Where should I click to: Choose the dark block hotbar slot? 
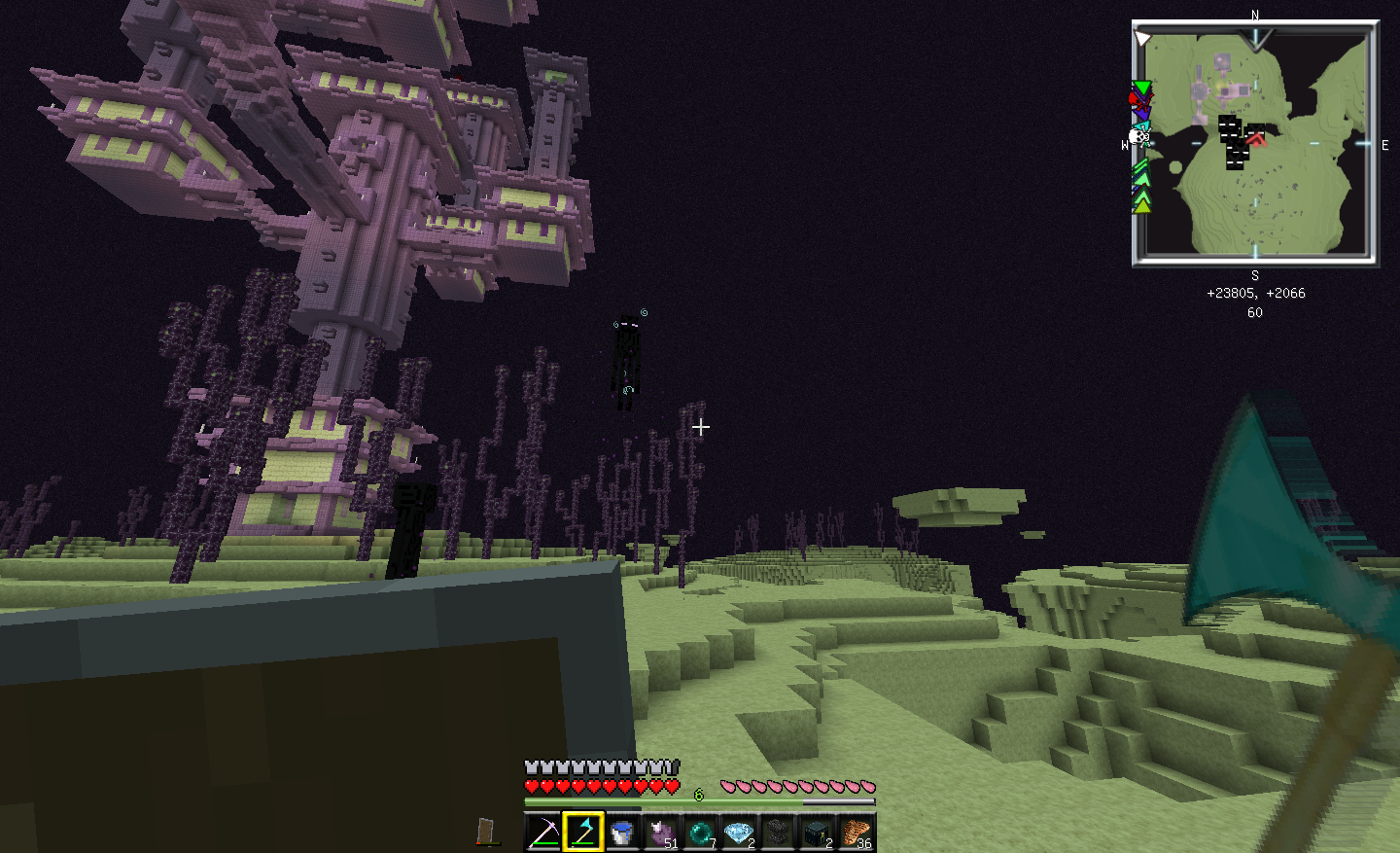coord(778,833)
